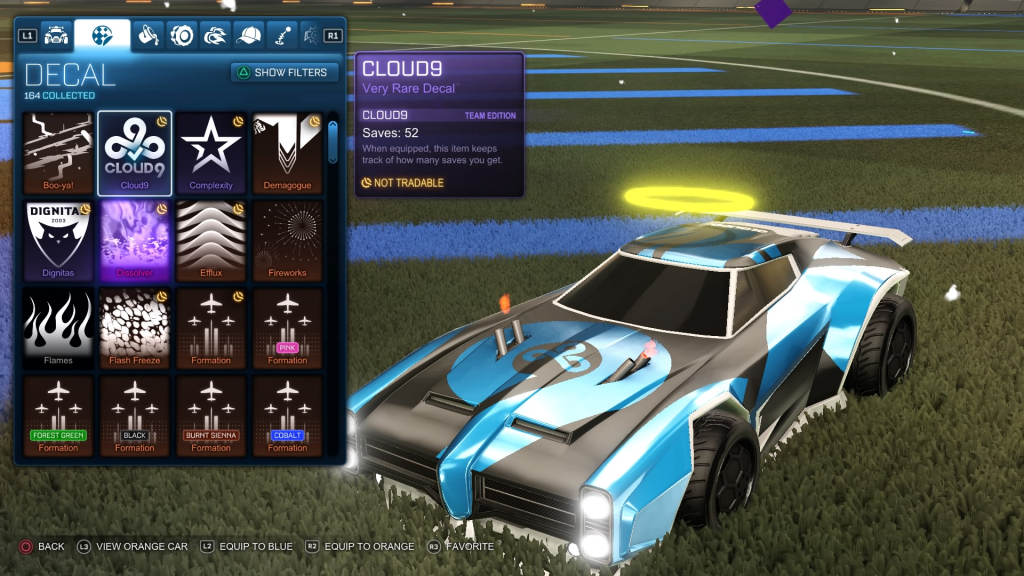Screen dimensions: 1024x576
Task: Open the topper cap tab
Action: [x=248, y=36]
